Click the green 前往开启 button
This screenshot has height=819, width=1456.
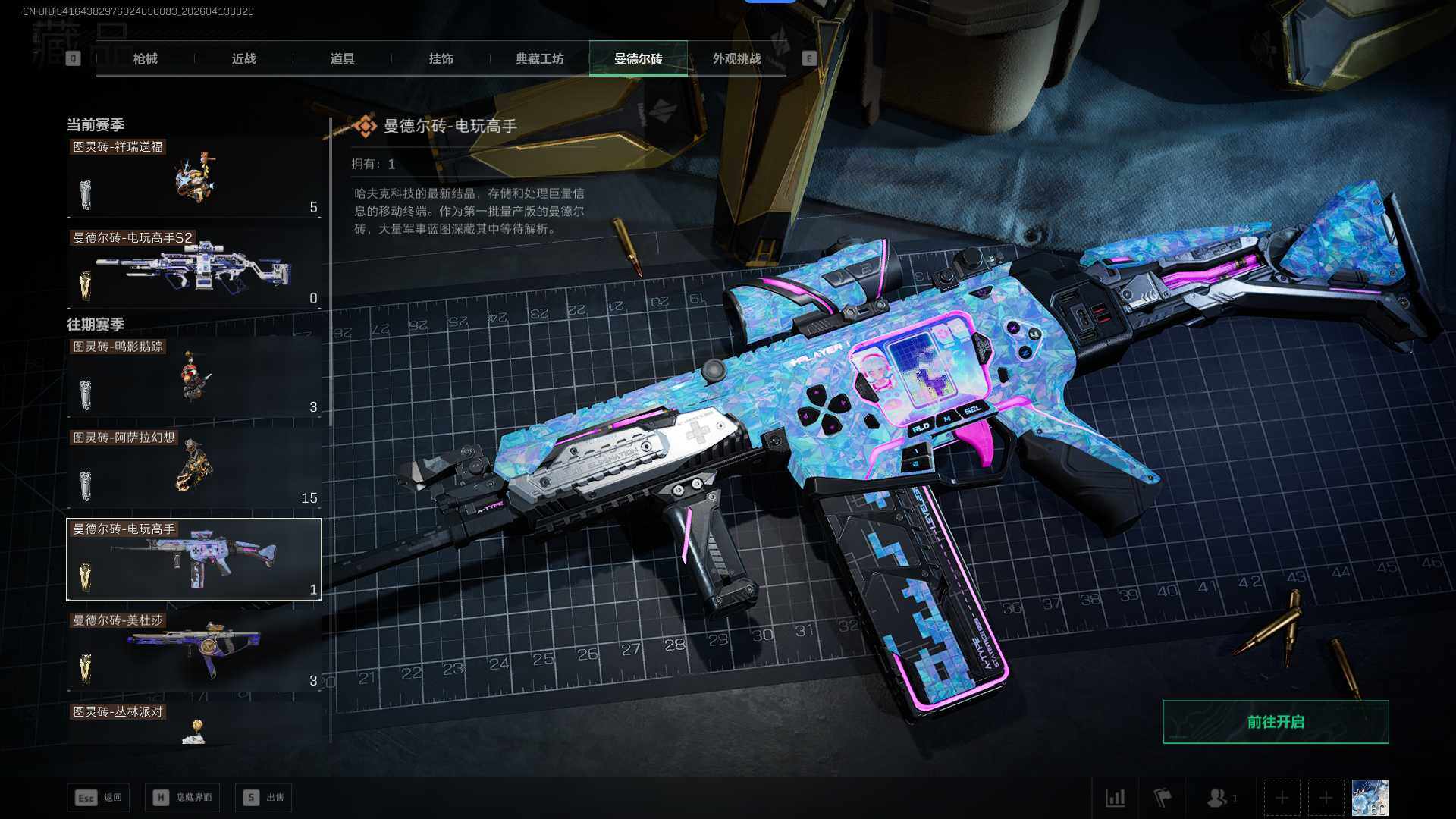pos(1276,722)
